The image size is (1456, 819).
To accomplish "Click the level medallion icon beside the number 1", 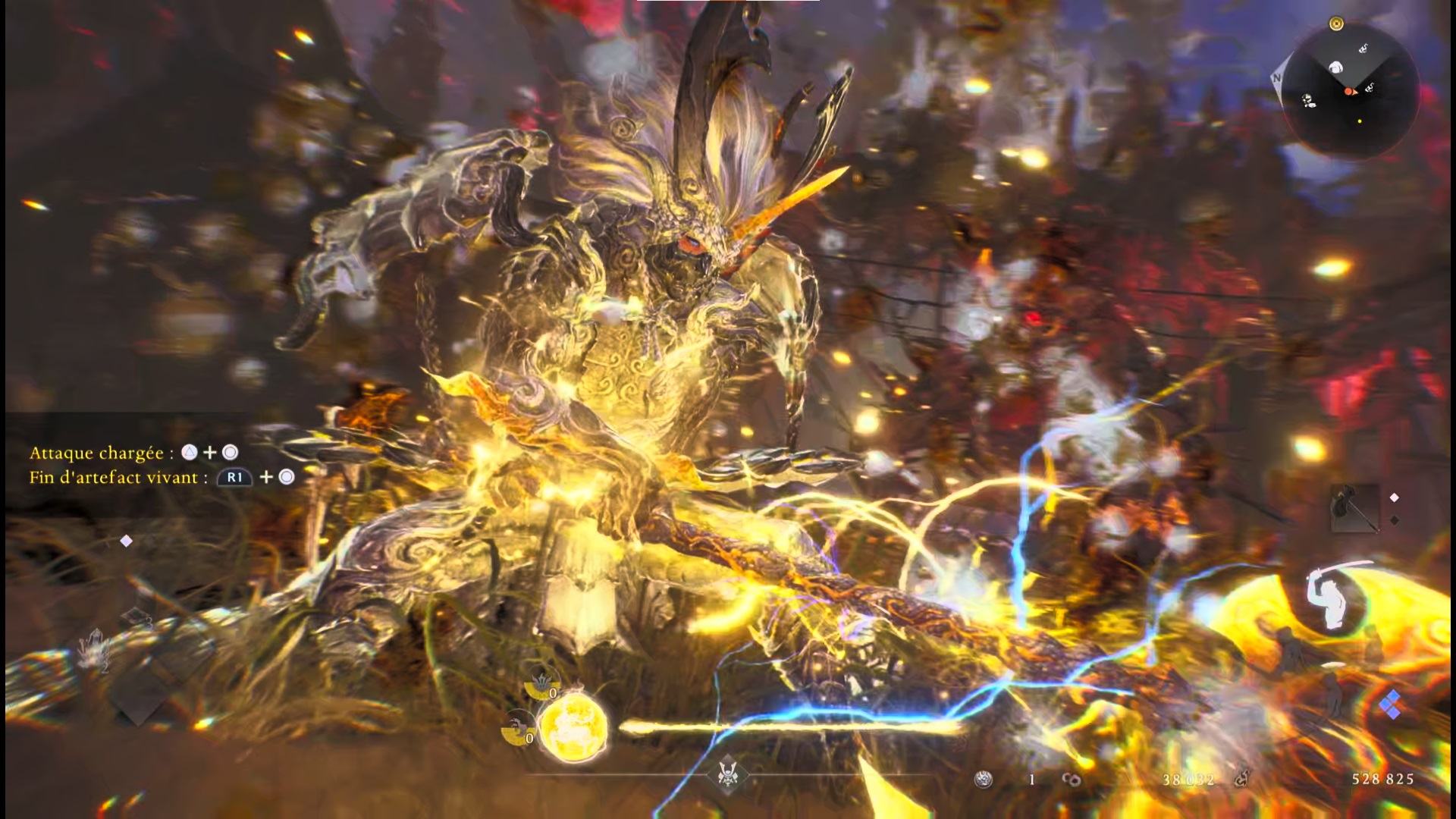I will [x=984, y=780].
